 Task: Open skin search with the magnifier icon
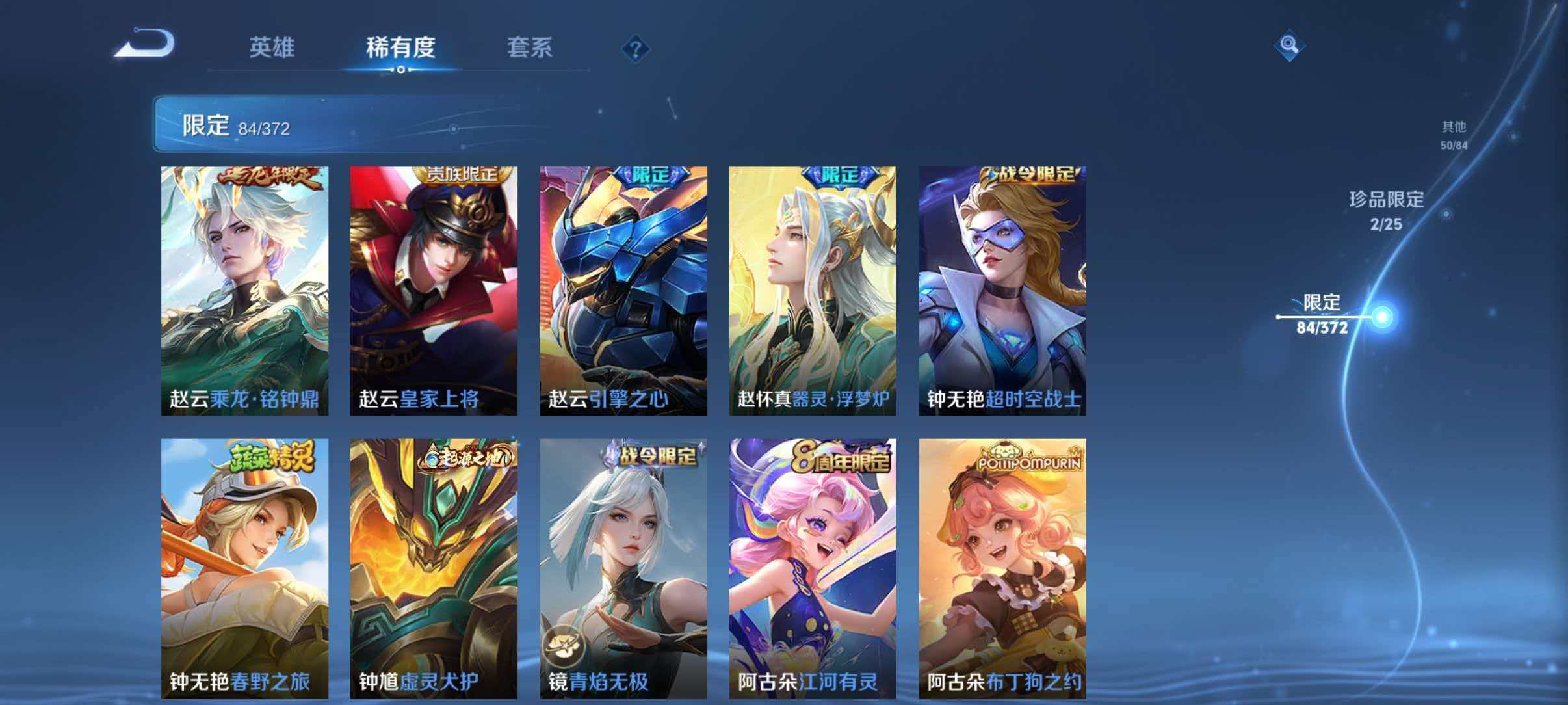coord(1288,46)
